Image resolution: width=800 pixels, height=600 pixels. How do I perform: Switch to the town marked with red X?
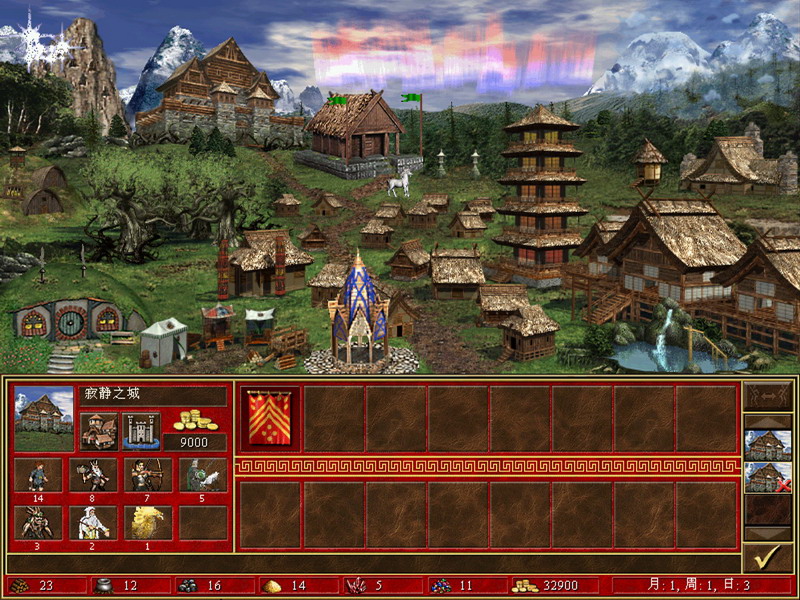coord(767,478)
